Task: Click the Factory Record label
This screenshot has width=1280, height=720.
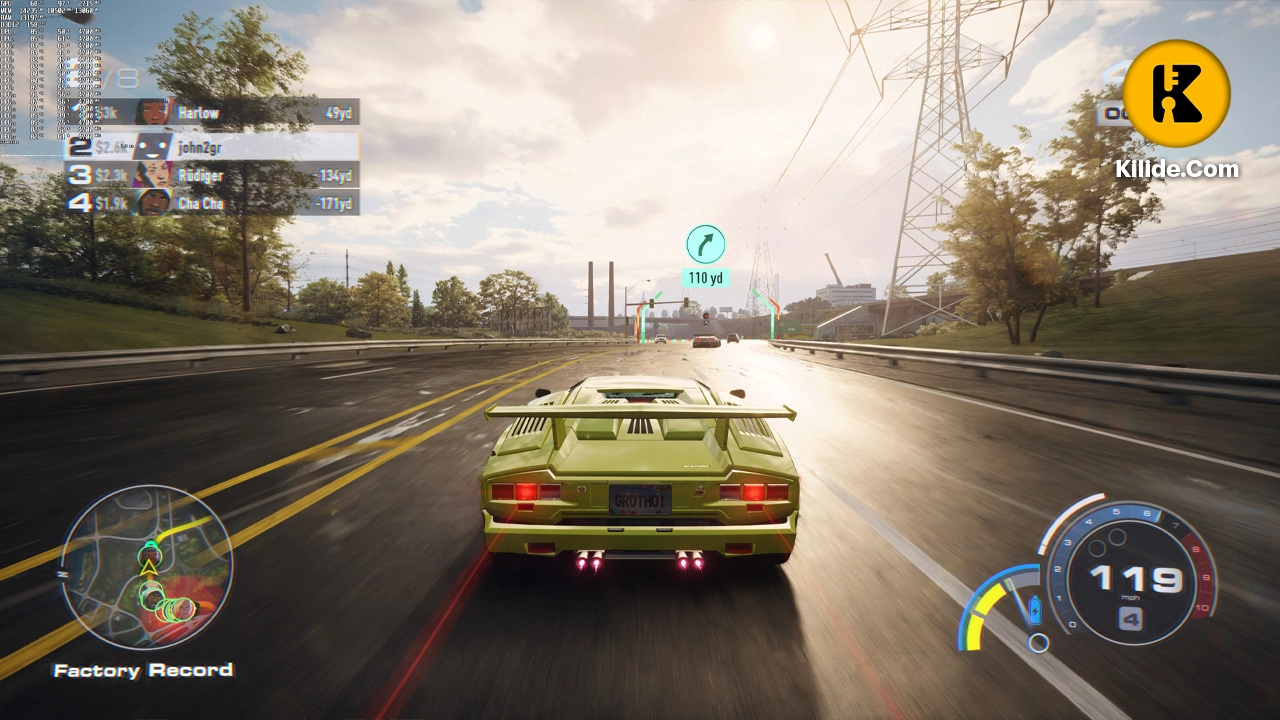Action: tap(143, 670)
